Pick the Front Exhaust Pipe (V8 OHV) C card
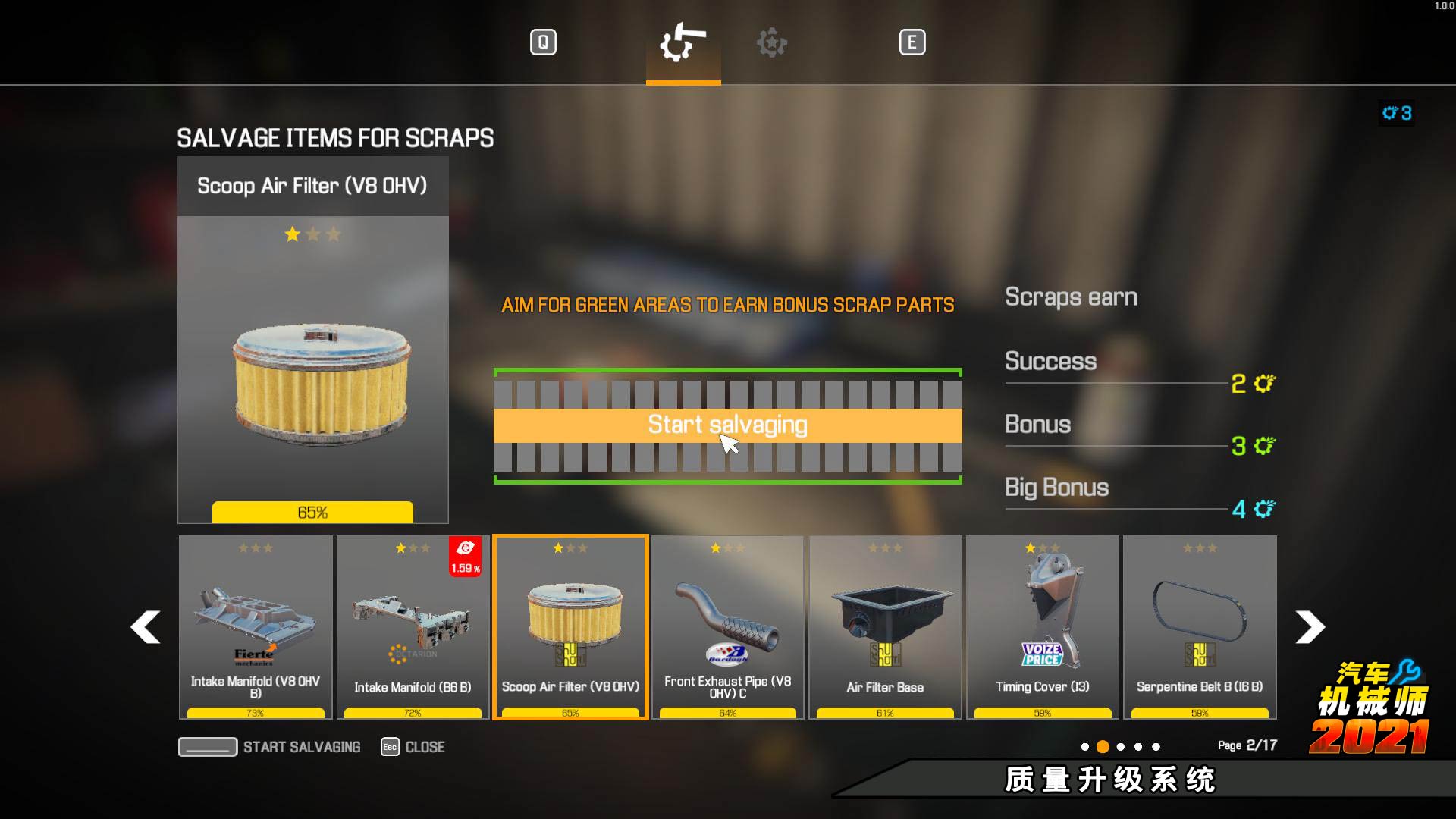Viewport: 1456px width, 819px height. (x=727, y=626)
